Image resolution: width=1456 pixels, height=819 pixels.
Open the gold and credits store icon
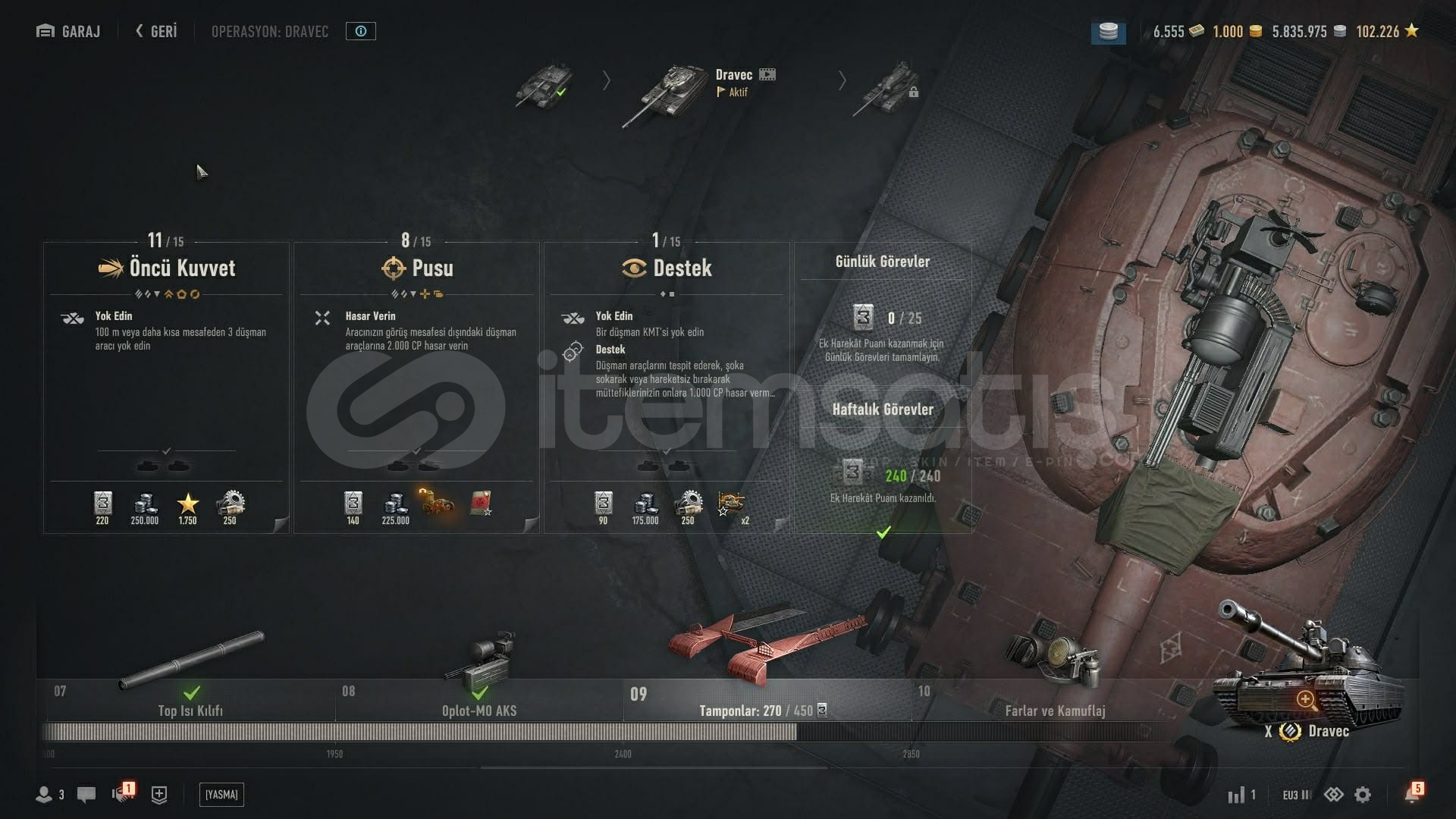coord(1108,32)
